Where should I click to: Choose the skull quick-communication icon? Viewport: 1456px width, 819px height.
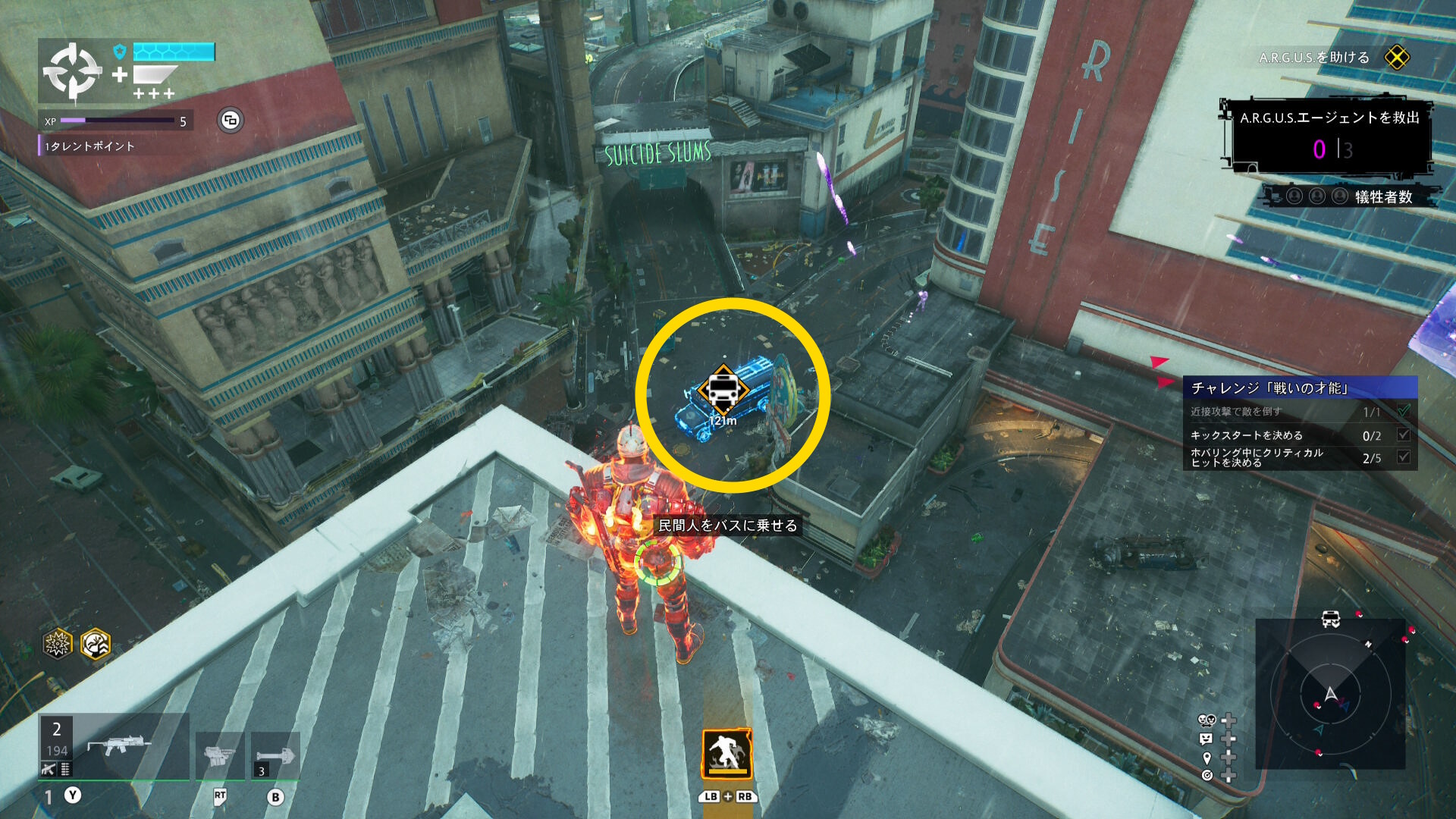tap(1206, 720)
